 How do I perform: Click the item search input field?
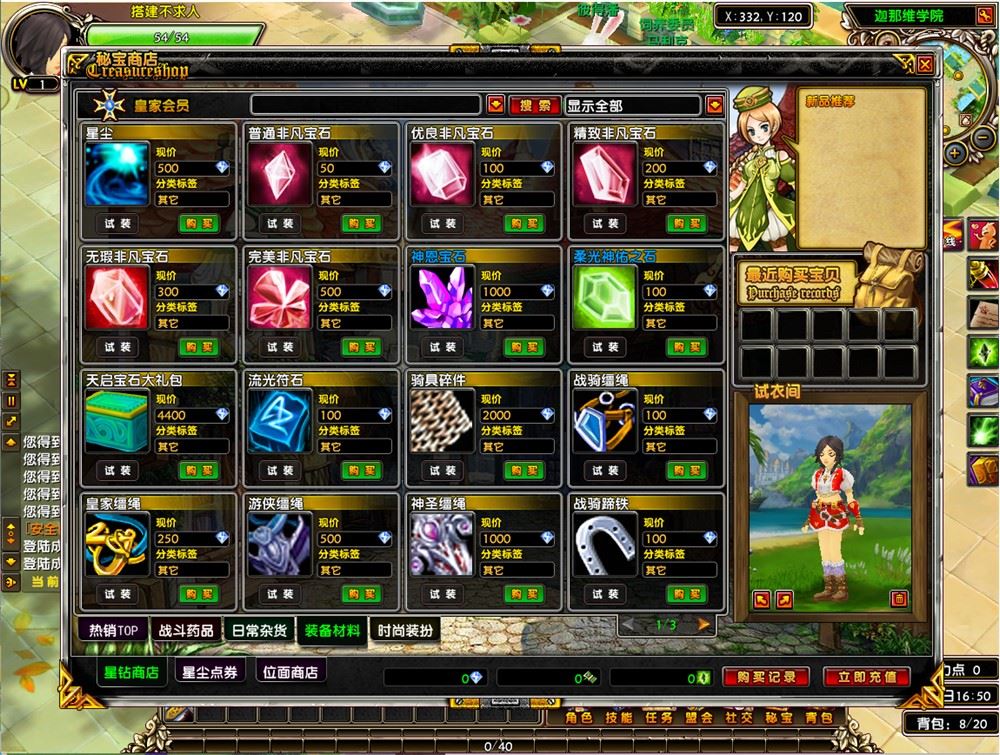point(366,105)
